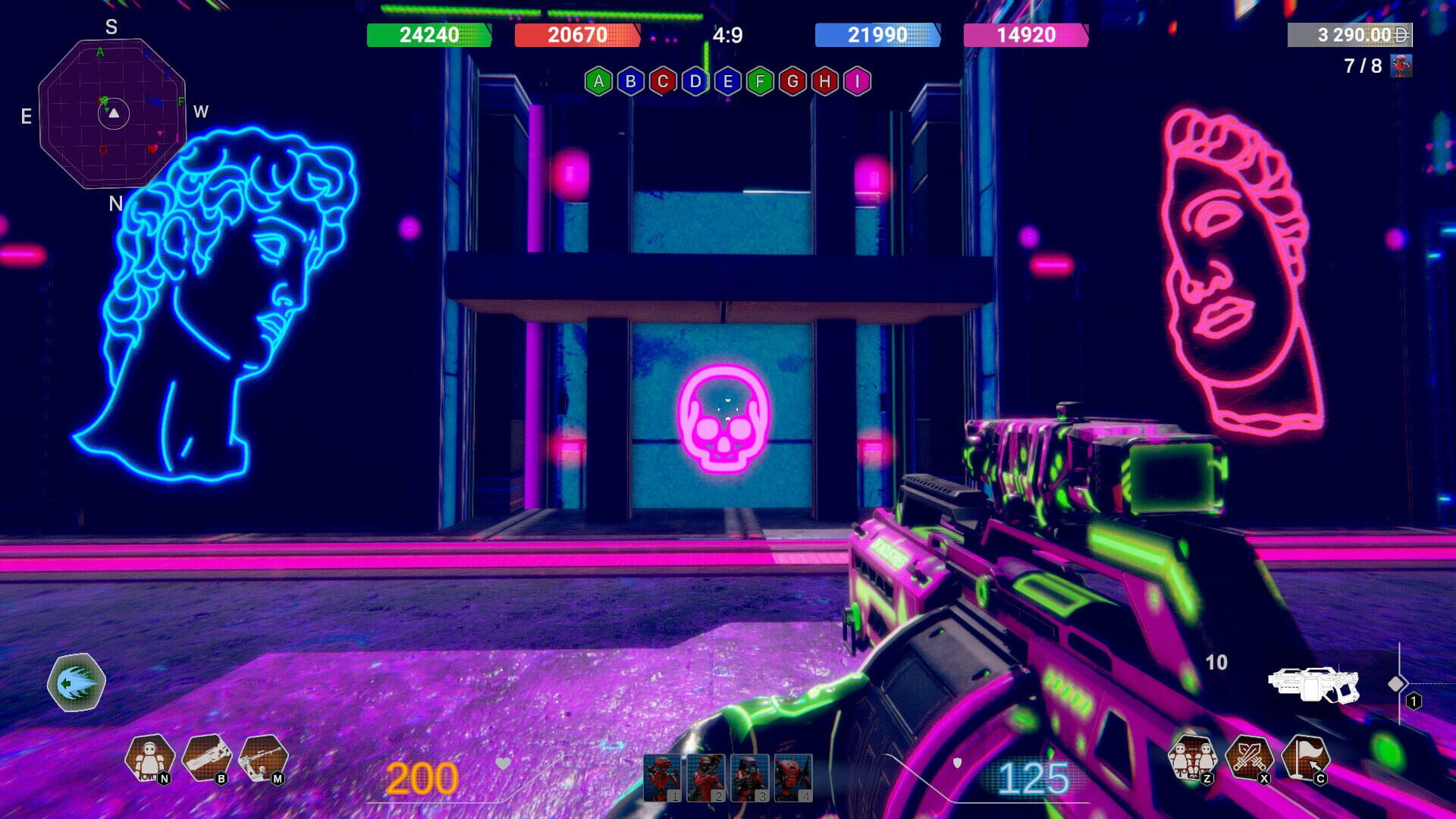Click the currency display showing 3290.00

click(1350, 35)
